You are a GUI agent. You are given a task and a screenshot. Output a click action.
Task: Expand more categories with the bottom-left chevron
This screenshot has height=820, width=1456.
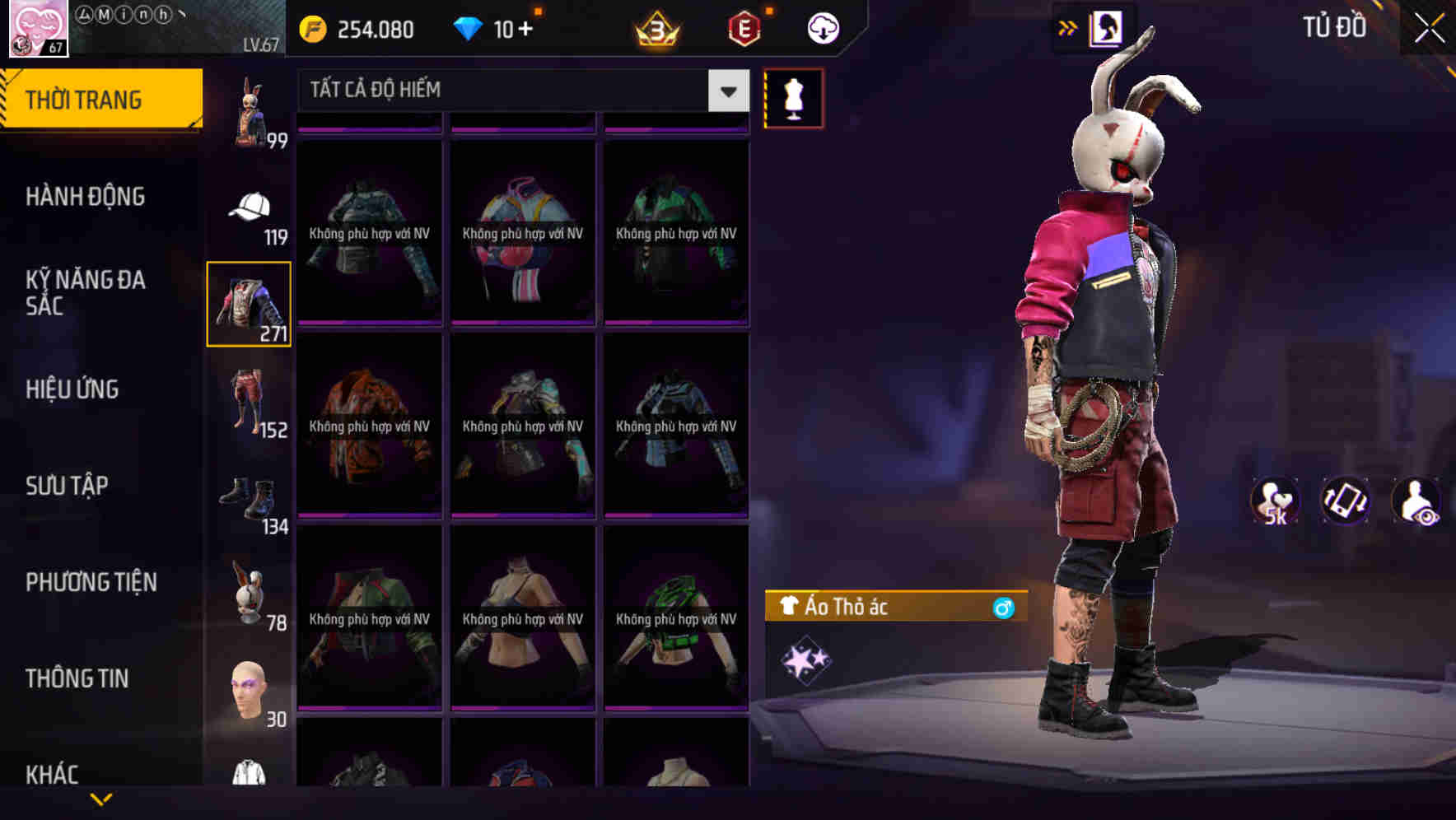(x=101, y=799)
